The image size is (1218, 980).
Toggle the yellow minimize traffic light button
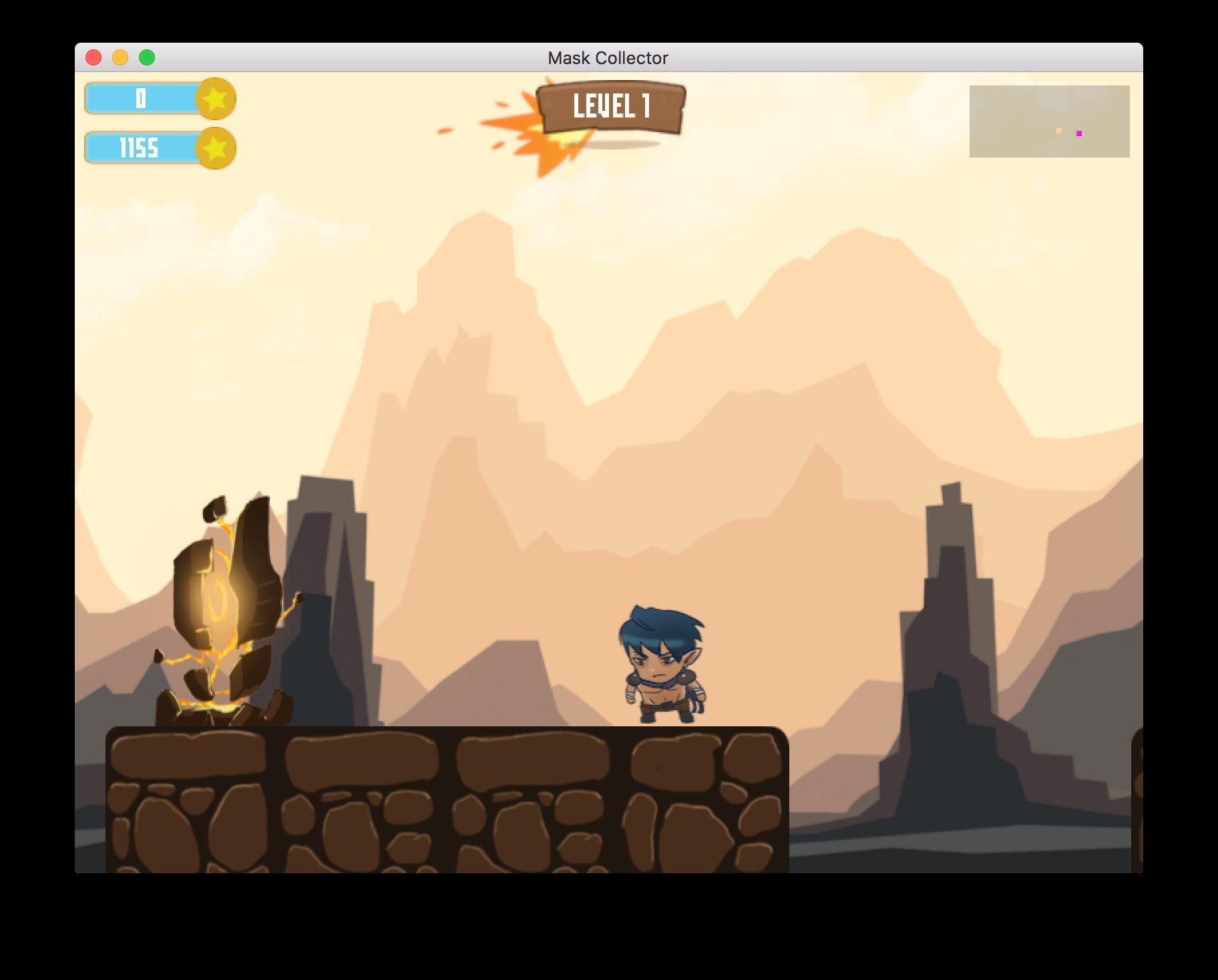120,58
